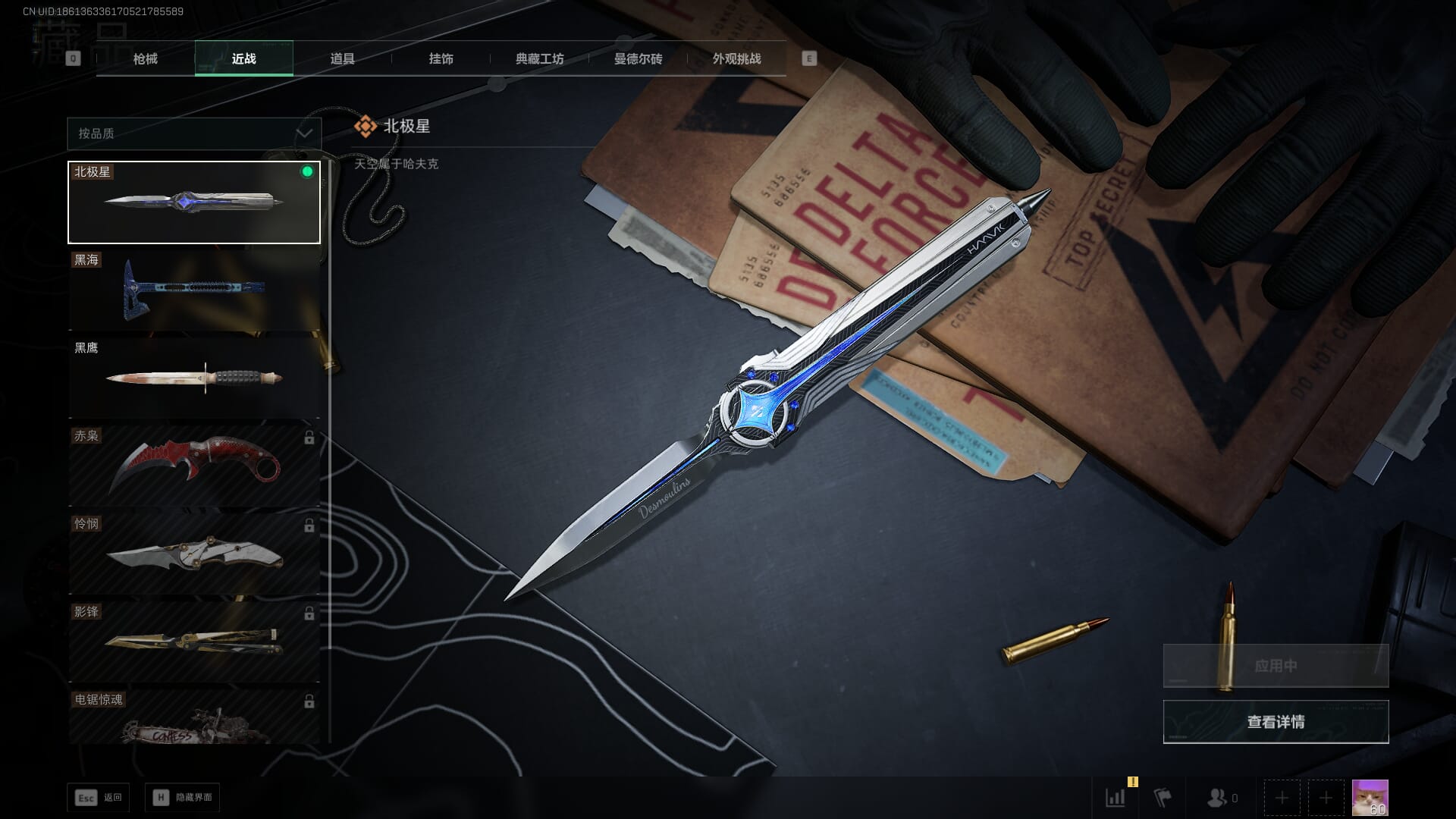Choose the 黑海 axe skin

(194, 290)
